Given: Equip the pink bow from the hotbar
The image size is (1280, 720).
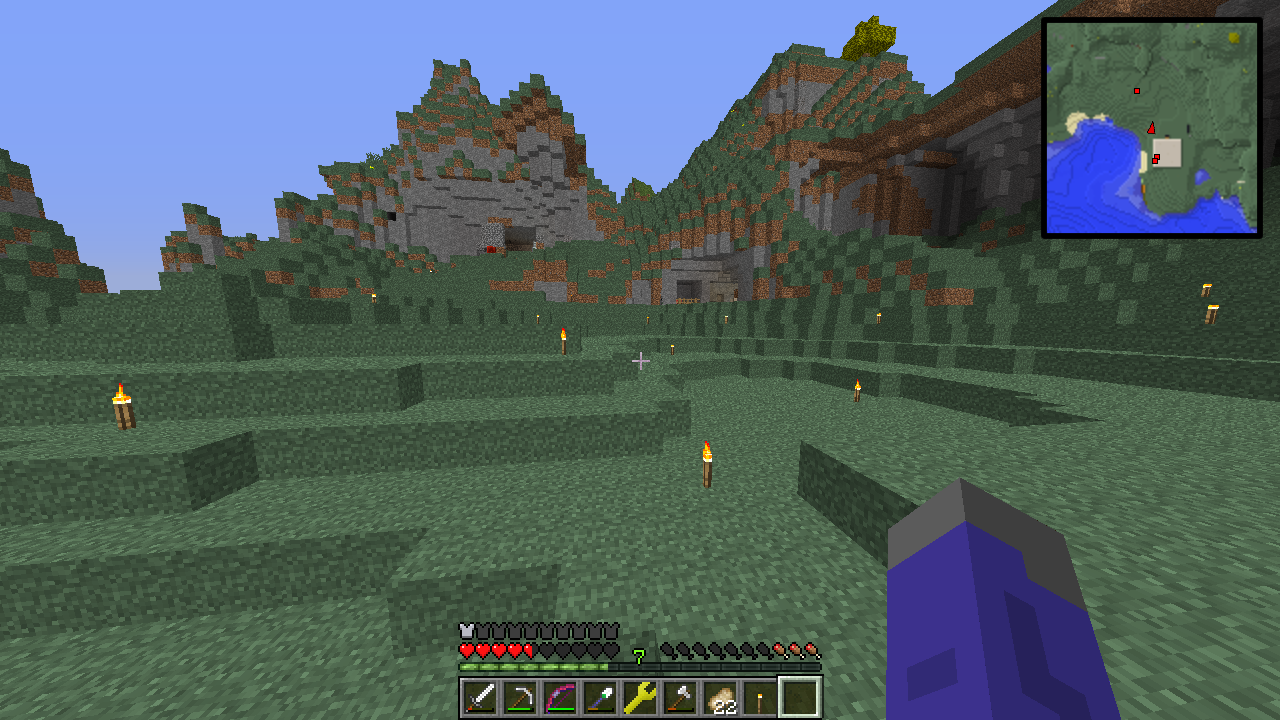Looking at the screenshot, I should [x=560, y=697].
